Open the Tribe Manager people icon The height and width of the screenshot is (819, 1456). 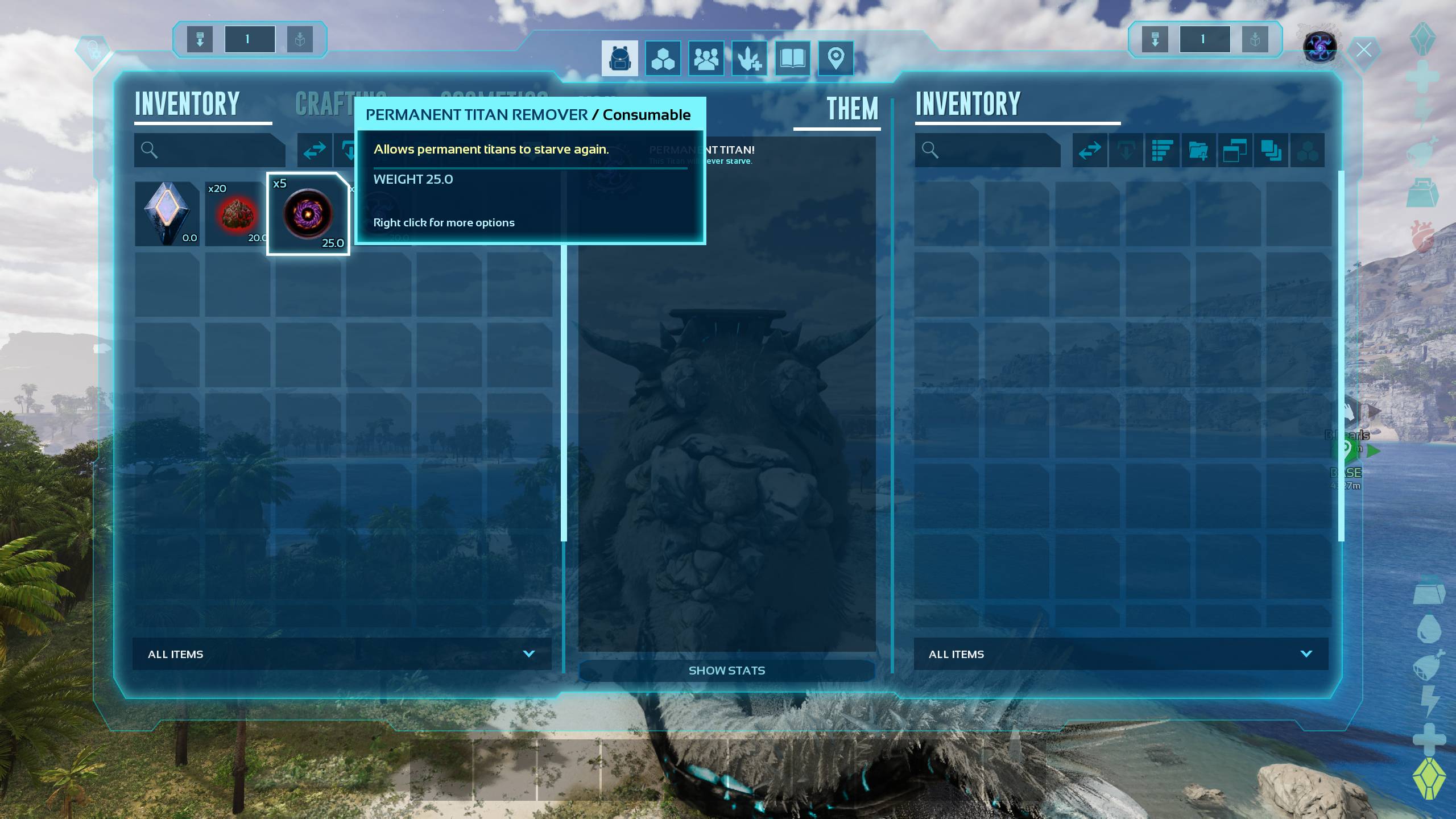point(706,58)
